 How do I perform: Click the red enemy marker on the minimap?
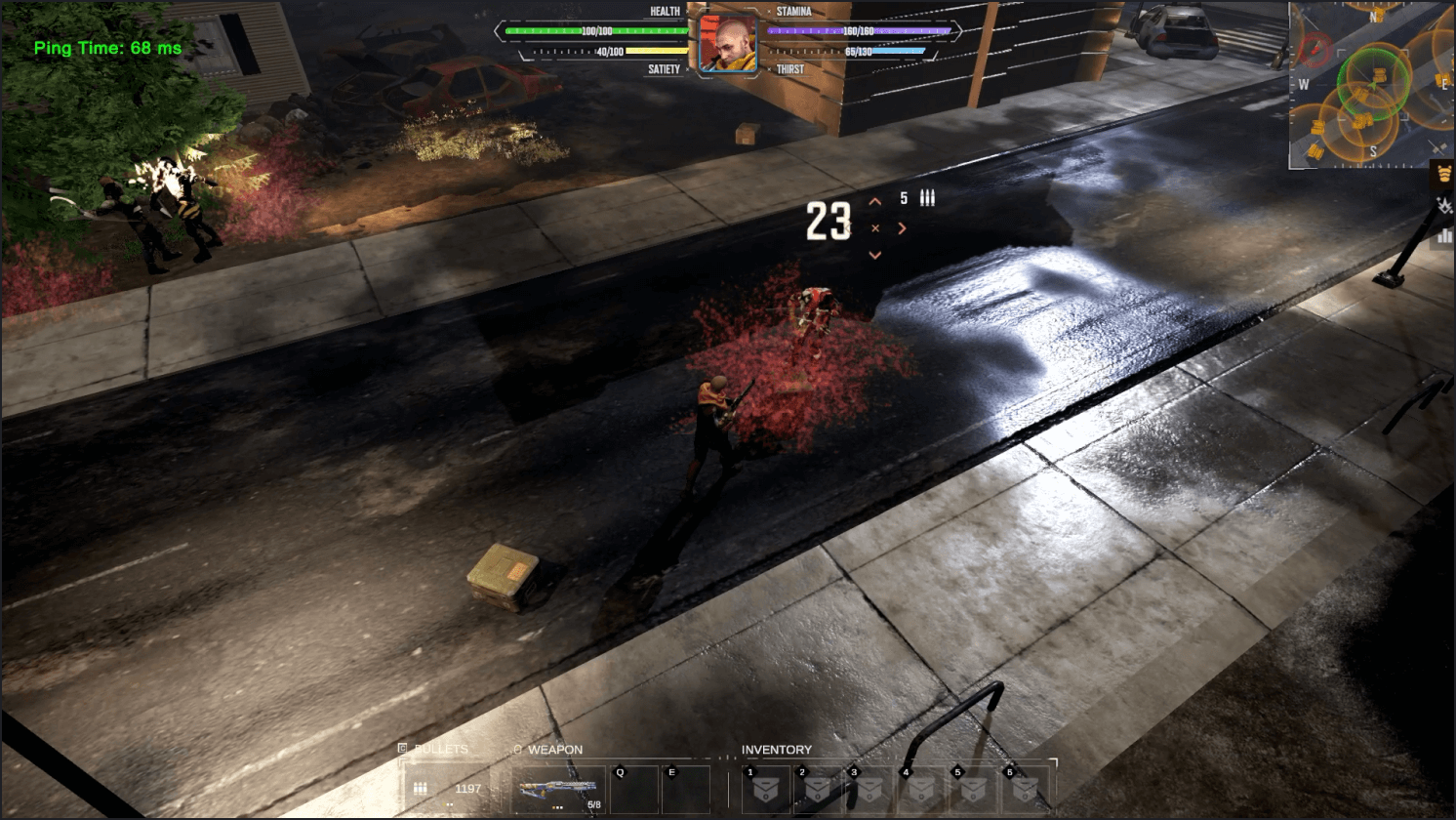(x=1314, y=46)
